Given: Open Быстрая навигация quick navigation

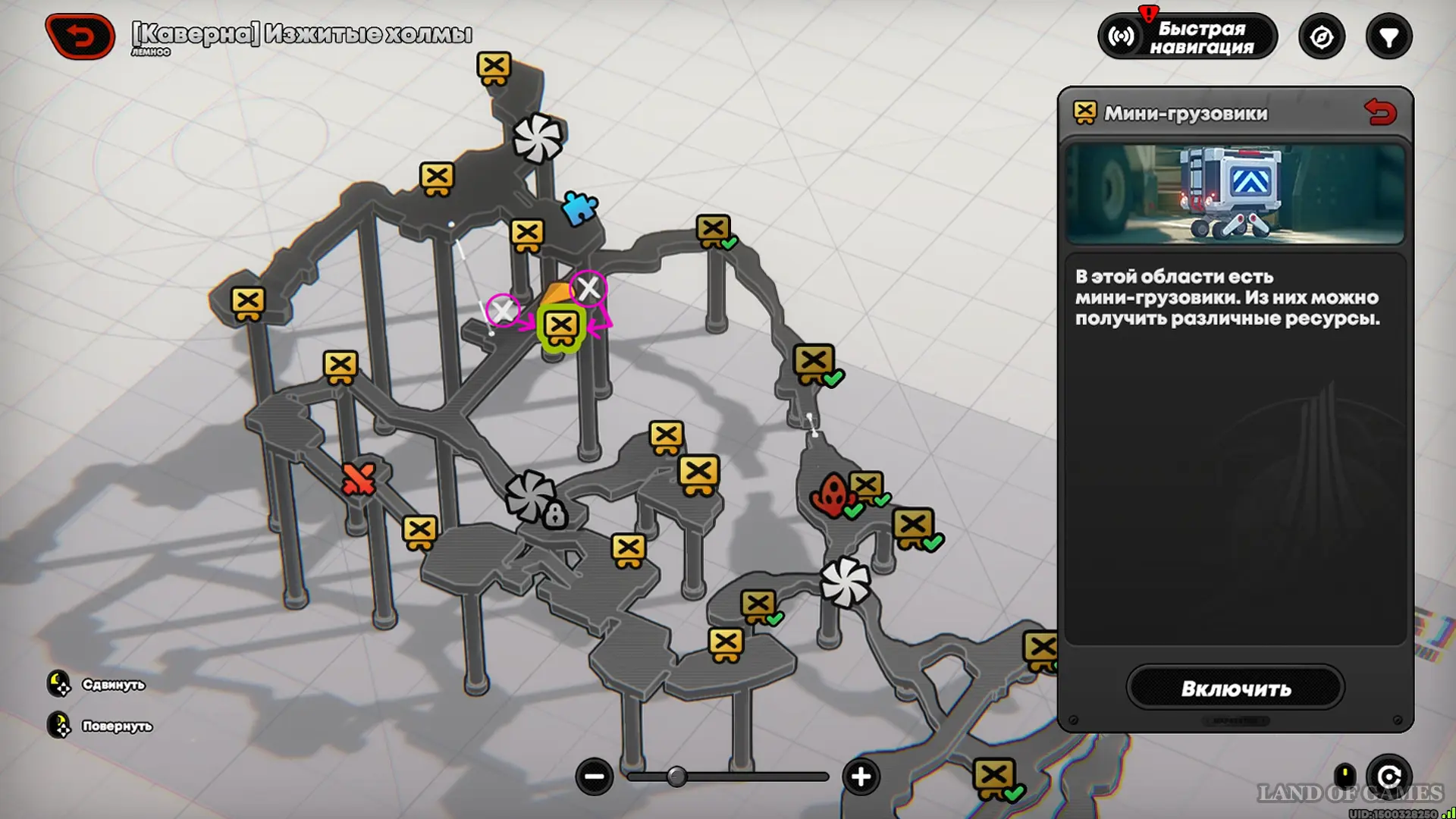Looking at the screenshot, I should click(x=1188, y=37).
